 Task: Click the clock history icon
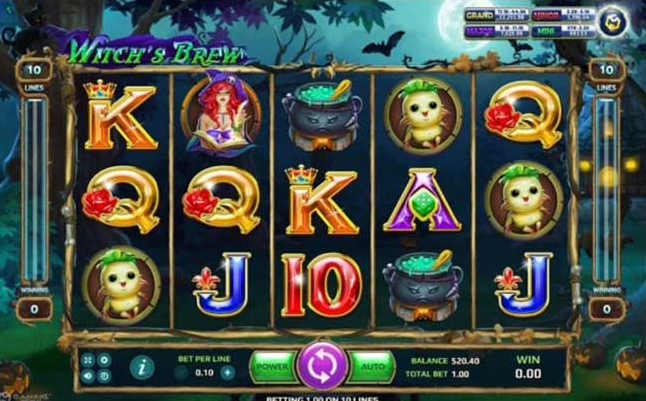point(104,376)
